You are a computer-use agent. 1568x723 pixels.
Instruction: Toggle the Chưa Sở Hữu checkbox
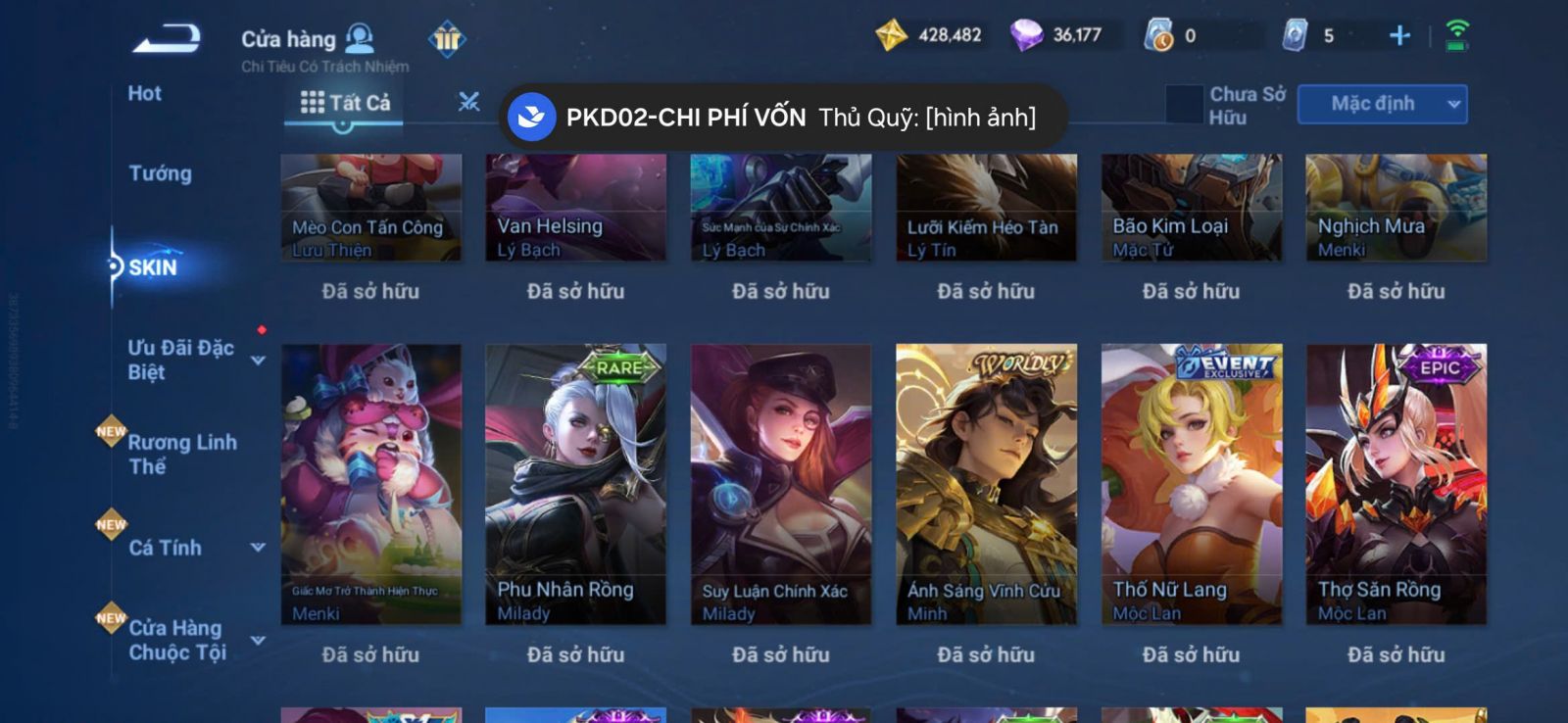pyautogui.click(x=1184, y=104)
